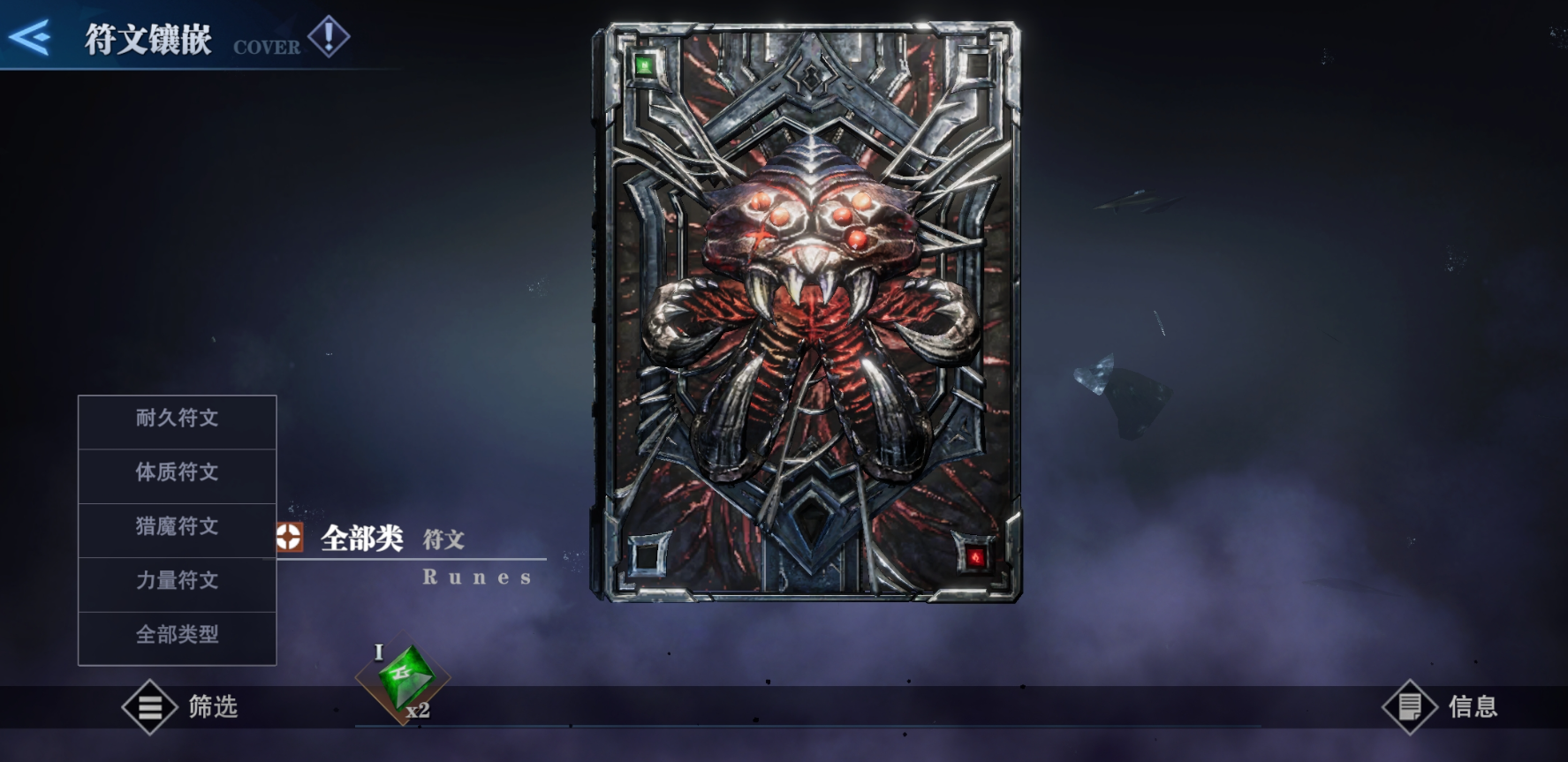Collapse the rune type filter list
Viewport: 1568px width, 762px height.
(x=177, y=636)
